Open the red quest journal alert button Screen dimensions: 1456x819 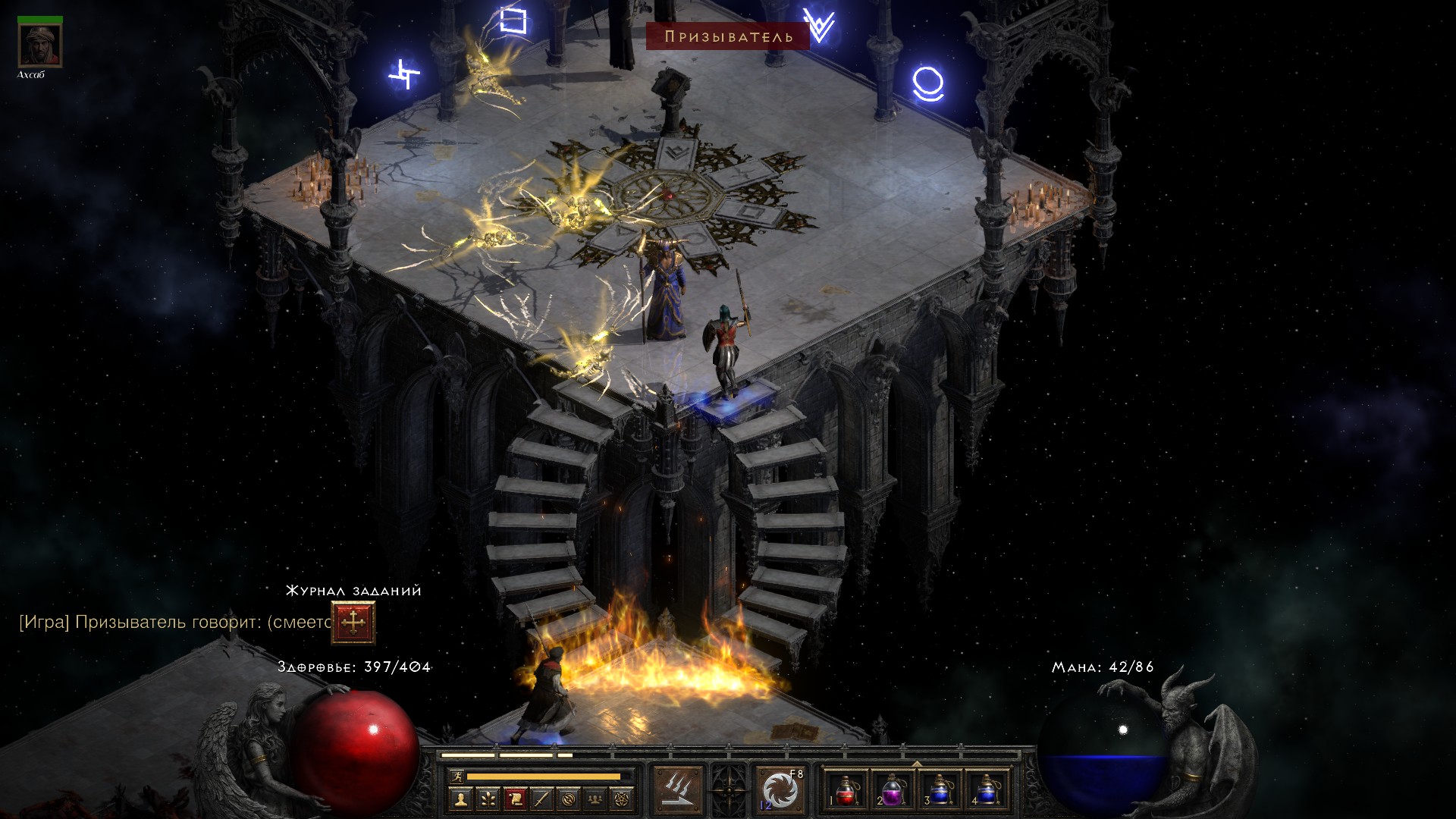click(353, 623)
